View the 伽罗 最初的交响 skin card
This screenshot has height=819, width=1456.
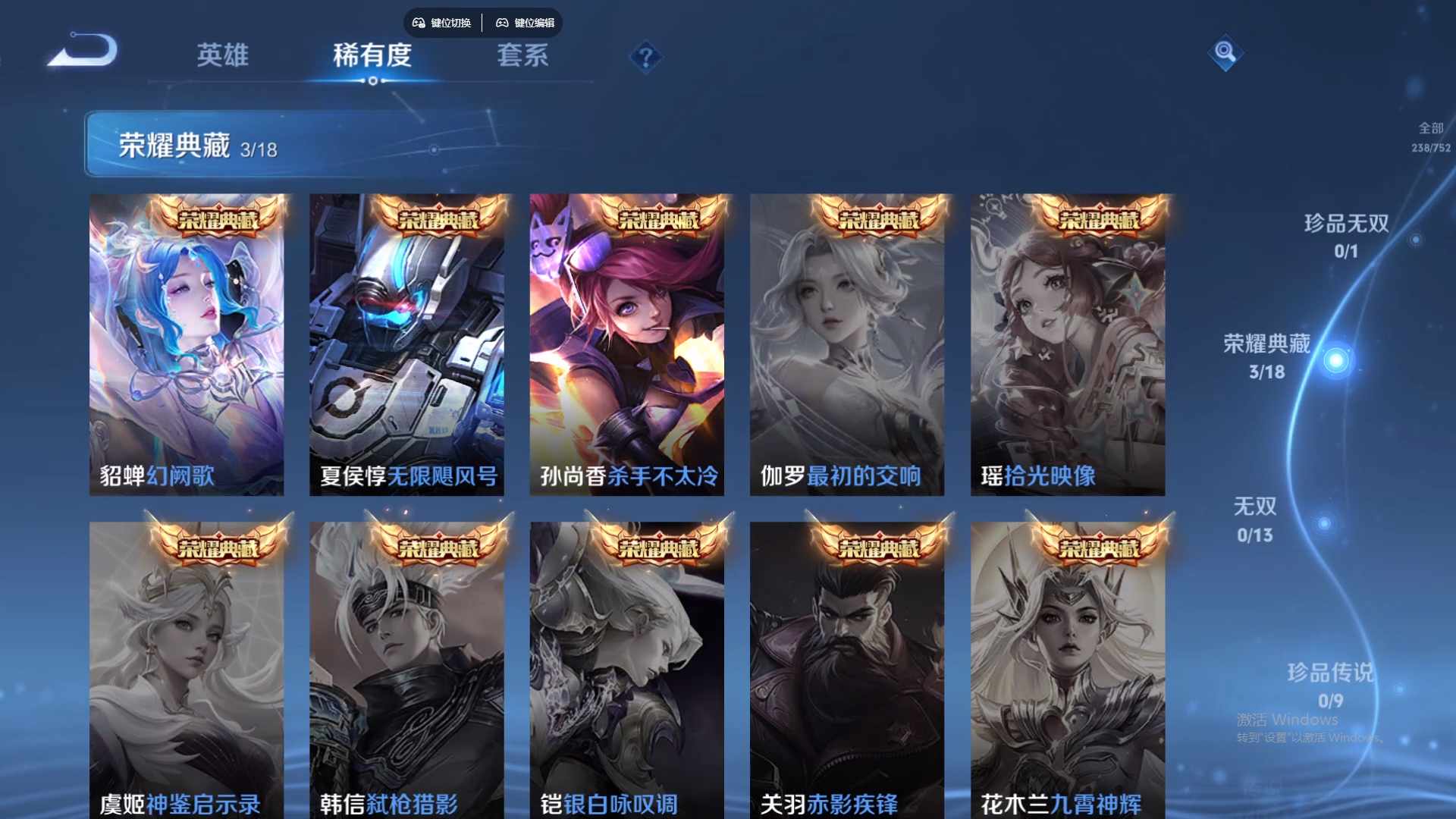[847, 345]
